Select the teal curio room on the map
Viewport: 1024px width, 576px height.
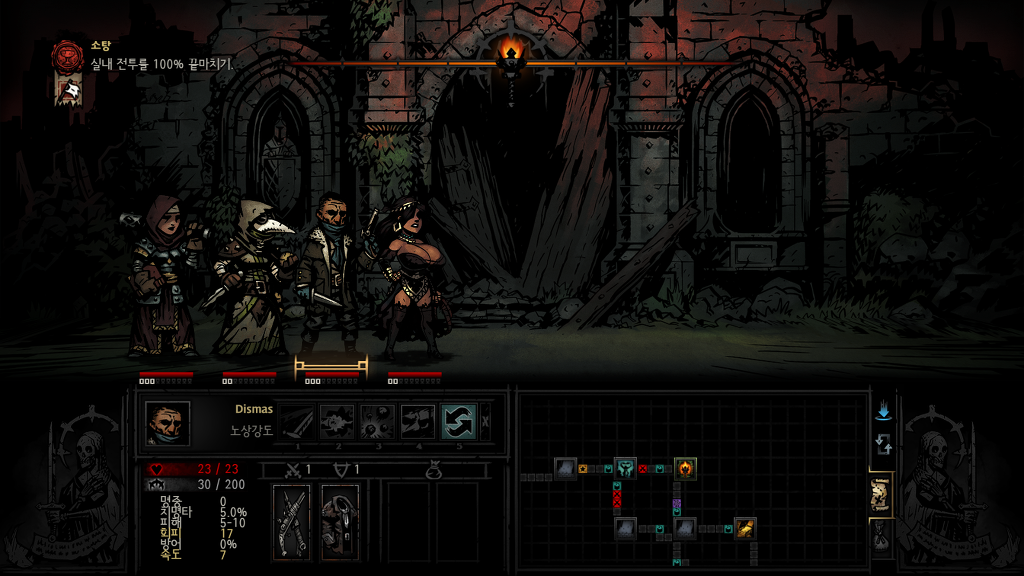tap(625, 467)
